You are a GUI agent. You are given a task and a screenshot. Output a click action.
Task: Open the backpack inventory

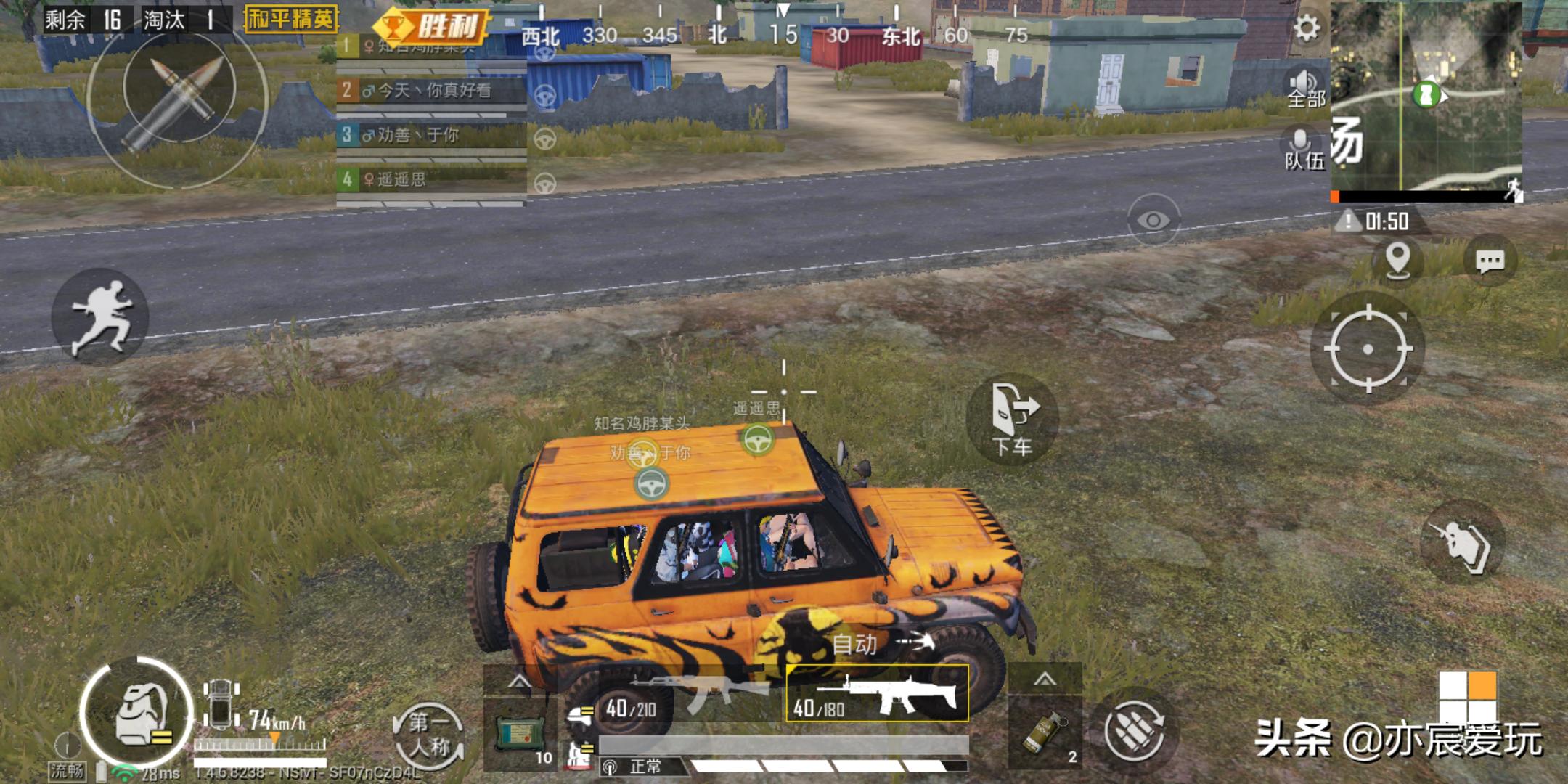point(136,714)
